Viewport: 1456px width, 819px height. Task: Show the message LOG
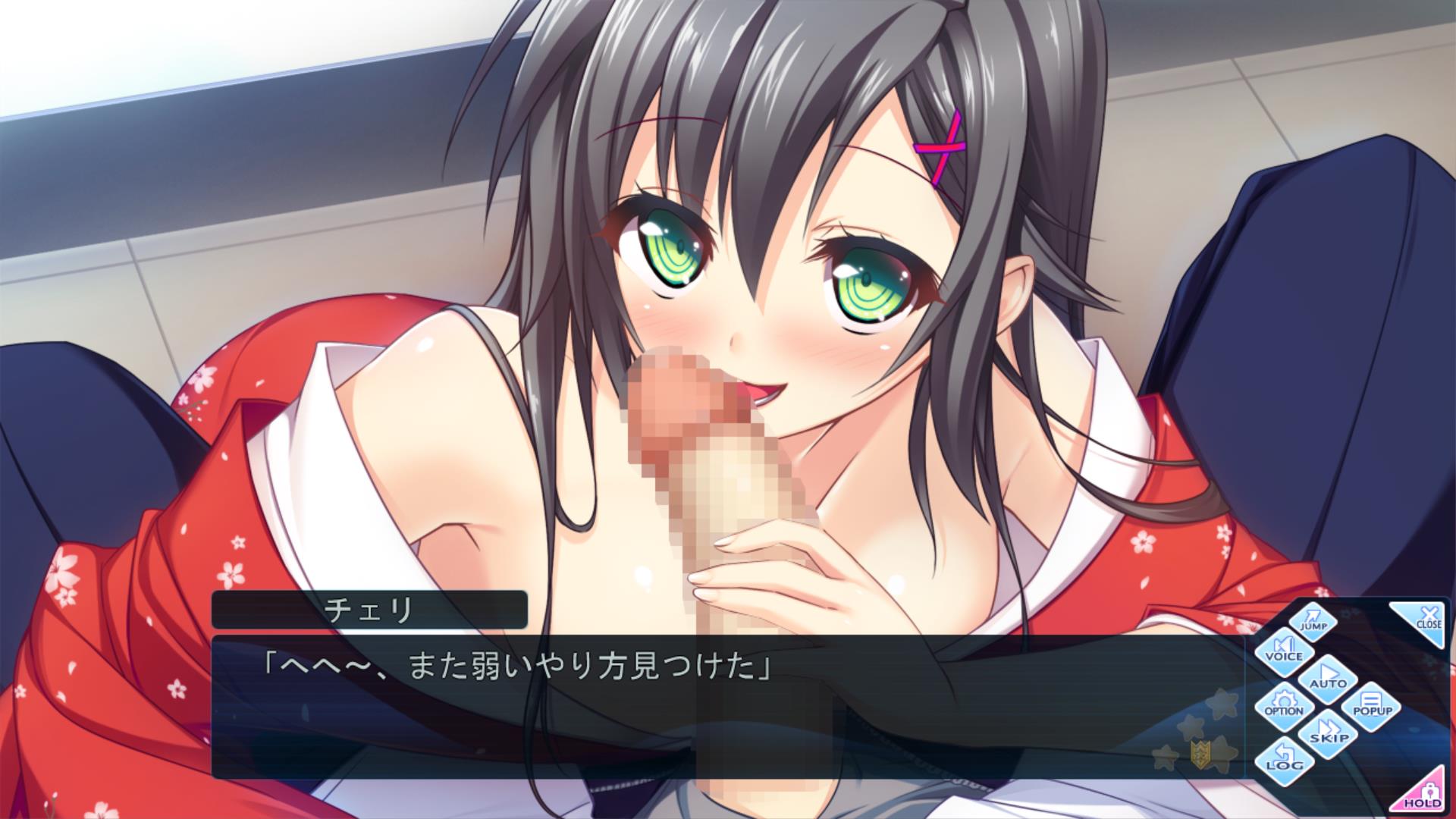tap(1283, 761)
